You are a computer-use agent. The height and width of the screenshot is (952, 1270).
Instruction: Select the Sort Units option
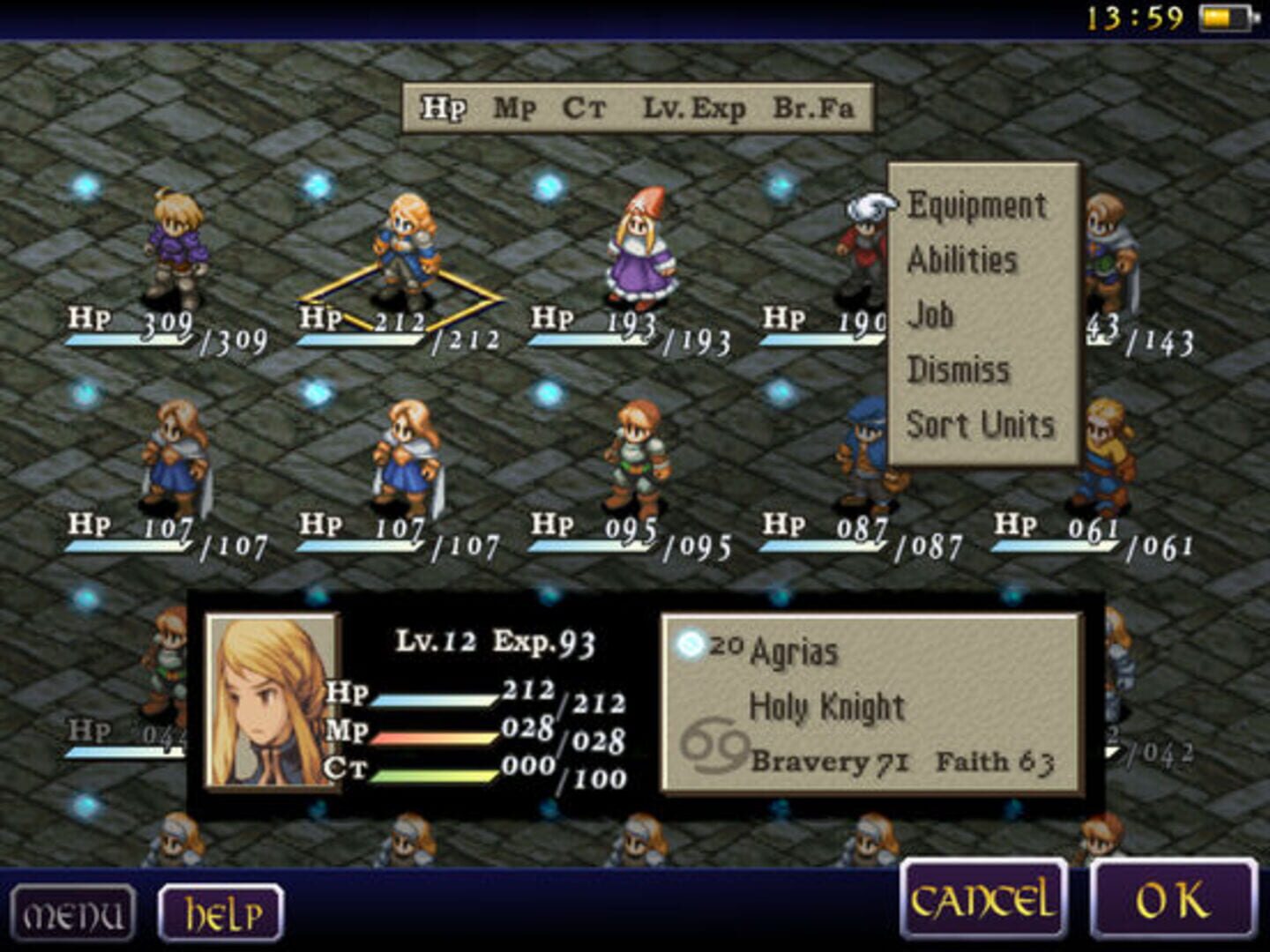point(981,424)
